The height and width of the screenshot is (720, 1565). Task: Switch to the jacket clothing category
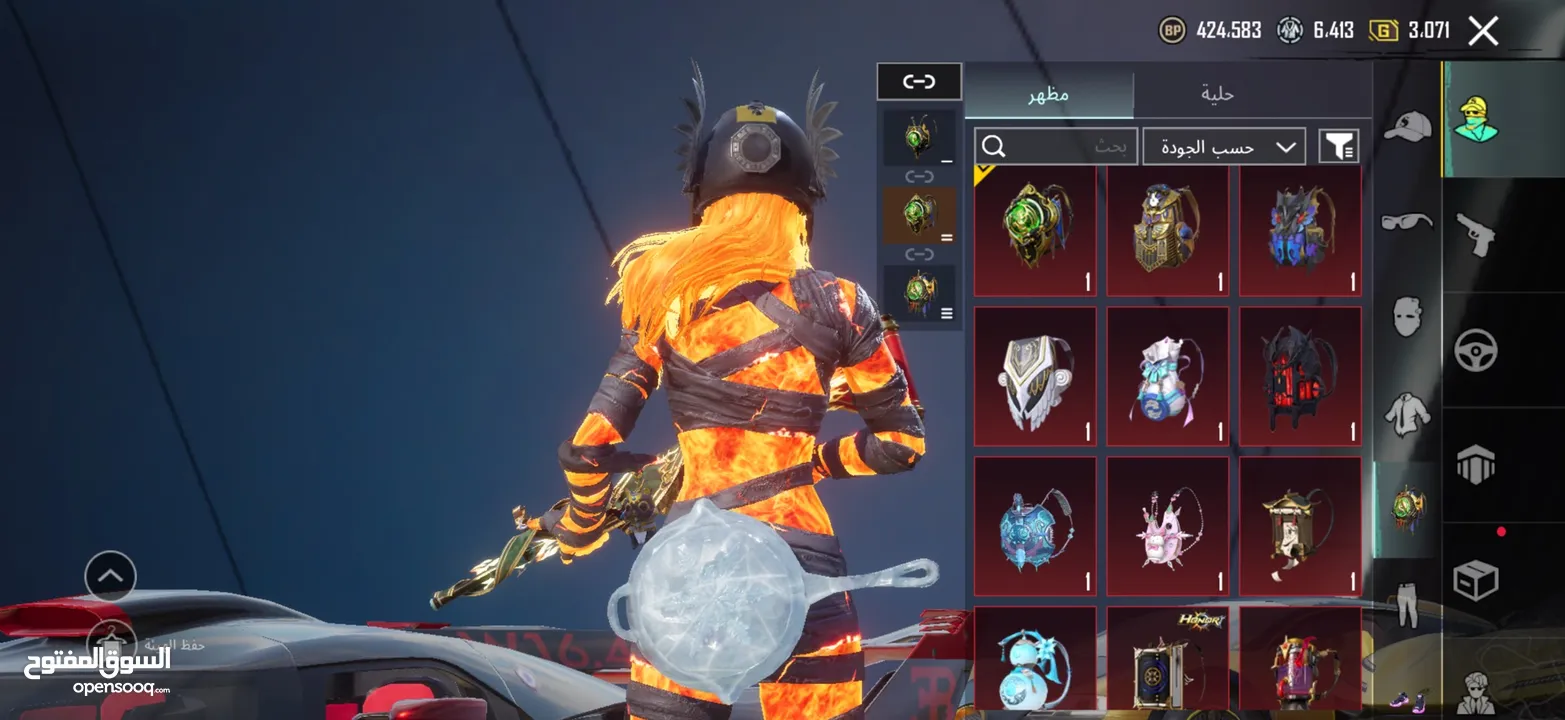coord(1407,413)
